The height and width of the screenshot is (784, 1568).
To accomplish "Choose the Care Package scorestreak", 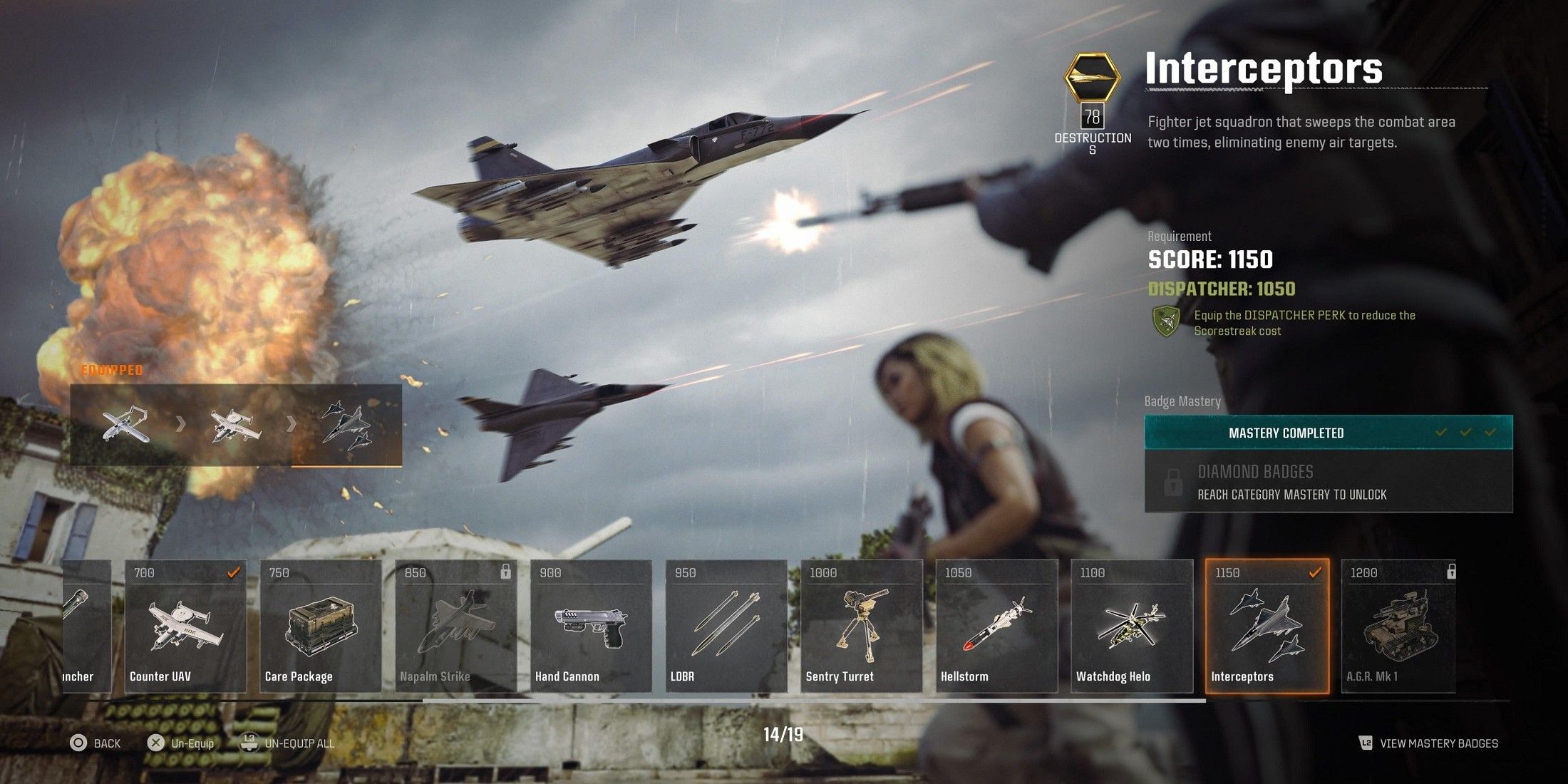I will pyautogui.click(x=321, y=626).
